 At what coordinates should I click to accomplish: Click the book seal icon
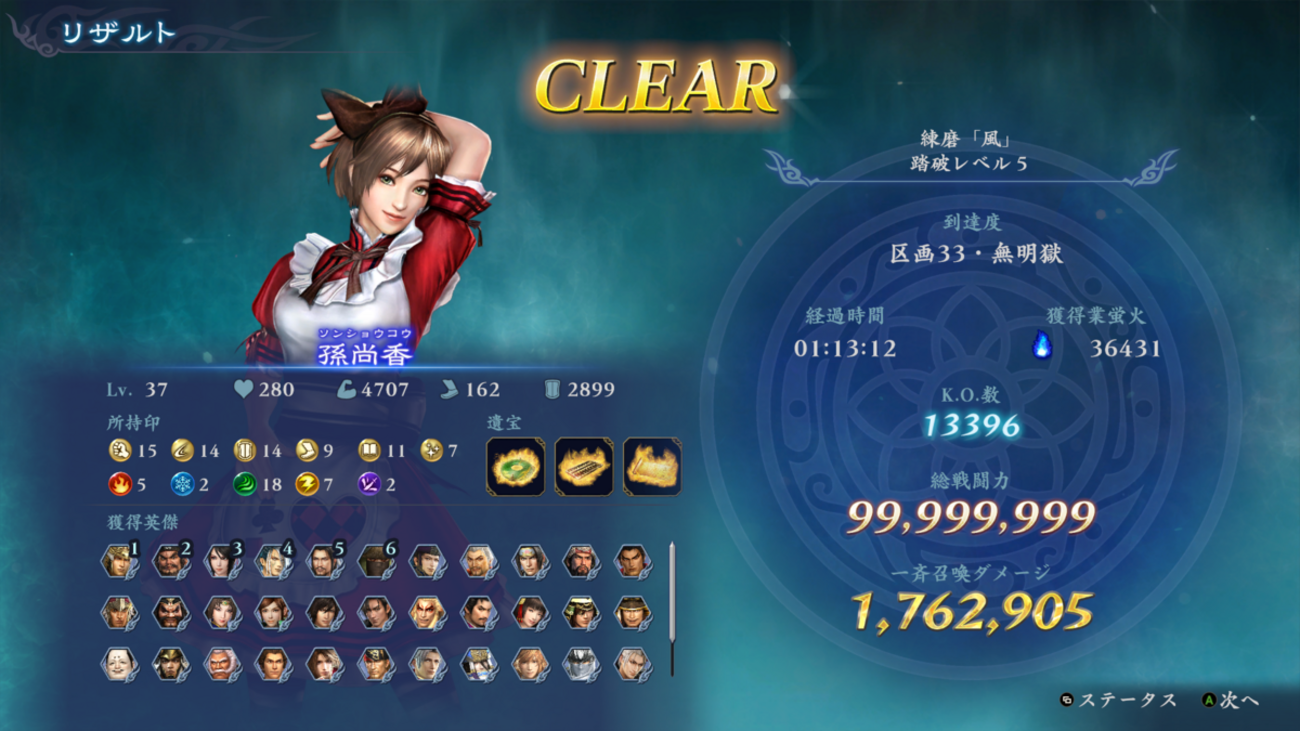[x=370, y=451]
